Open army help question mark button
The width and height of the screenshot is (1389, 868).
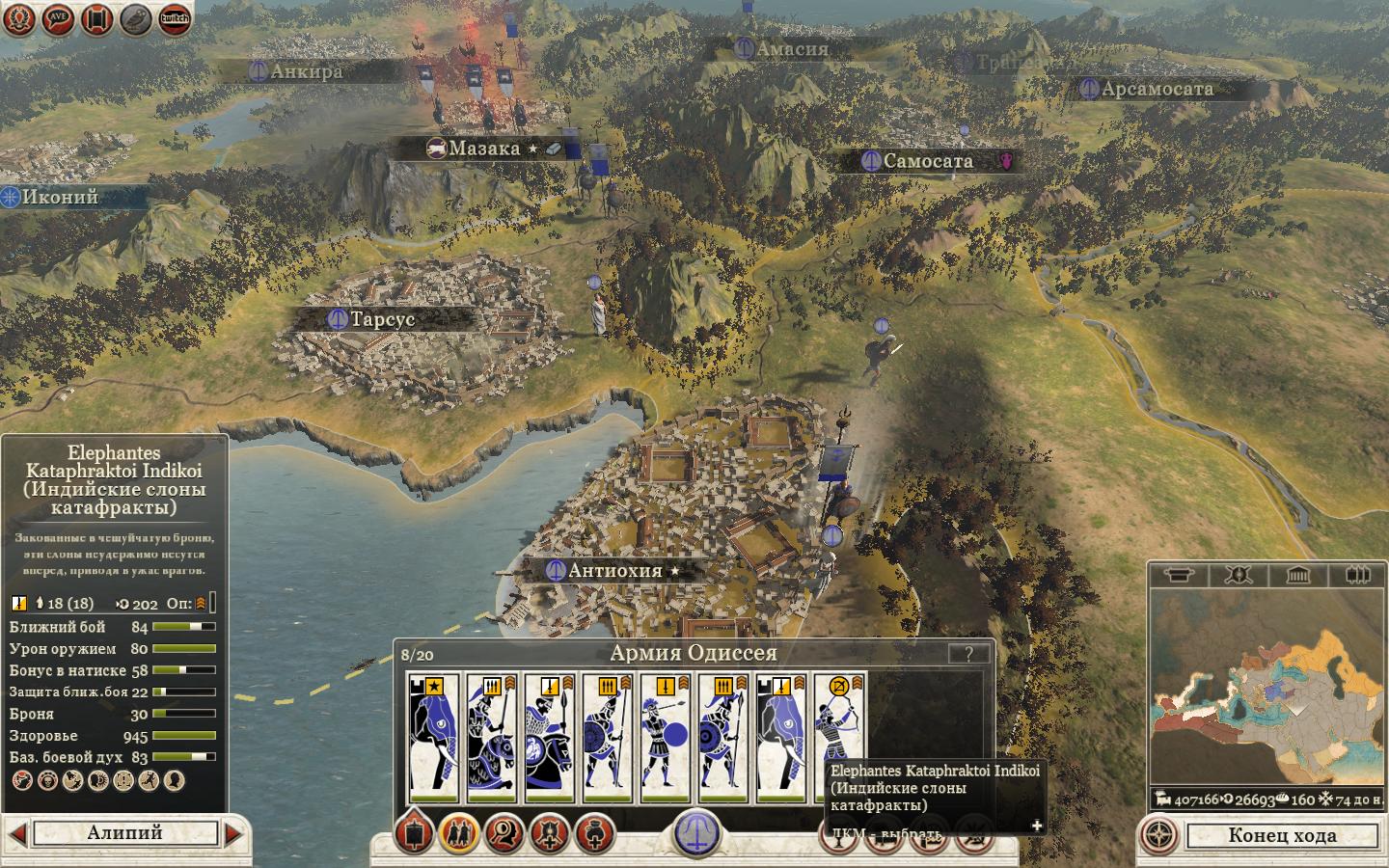(x=967, y=653)
